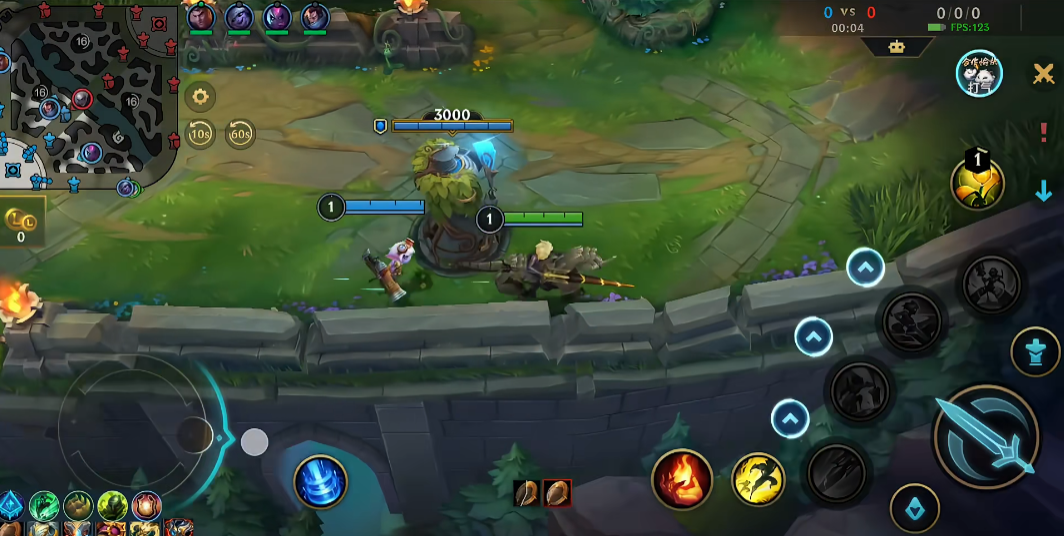Activate the blue recall ability
The width and height of the screenshot is (1064, 536).
coord(320,482)
